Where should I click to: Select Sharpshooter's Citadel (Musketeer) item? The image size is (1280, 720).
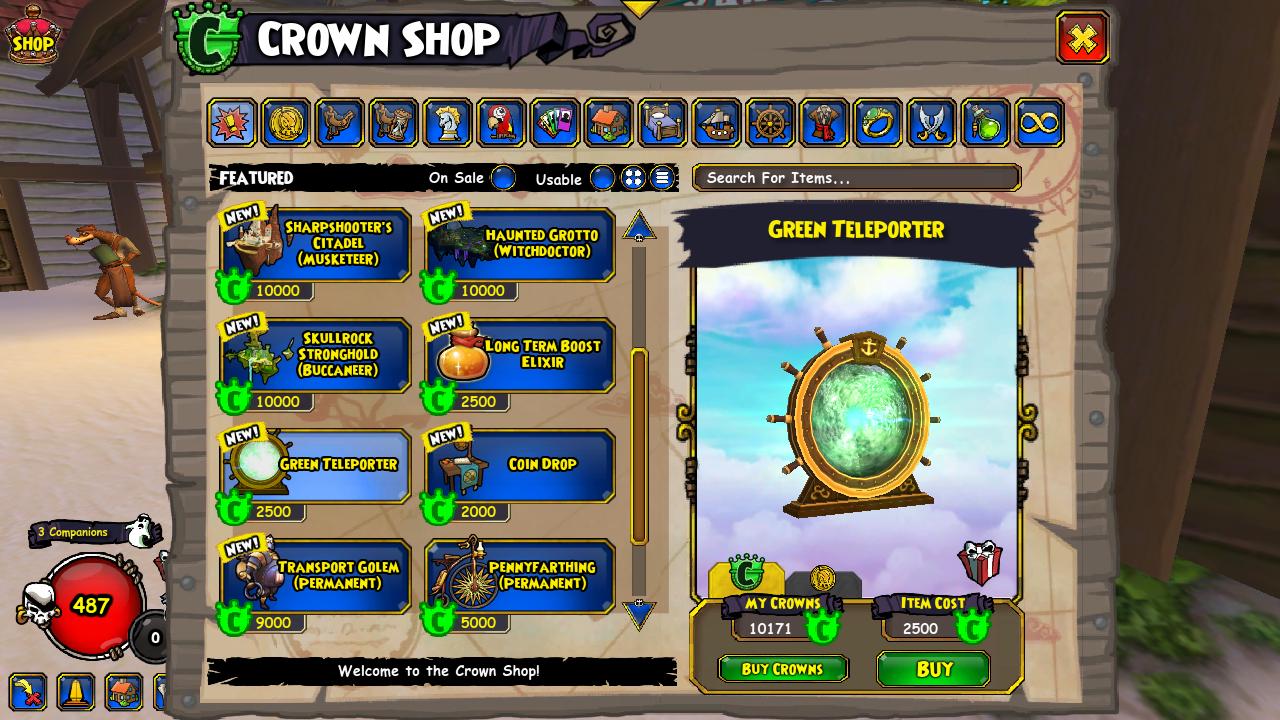(x=316, y=245)
